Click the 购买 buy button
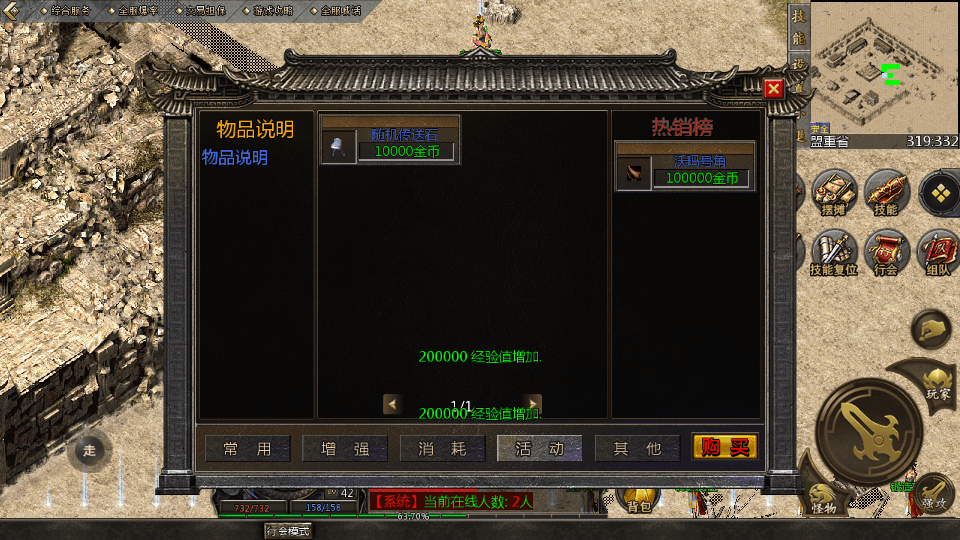960x540 pixels. [x=725, y=448]
